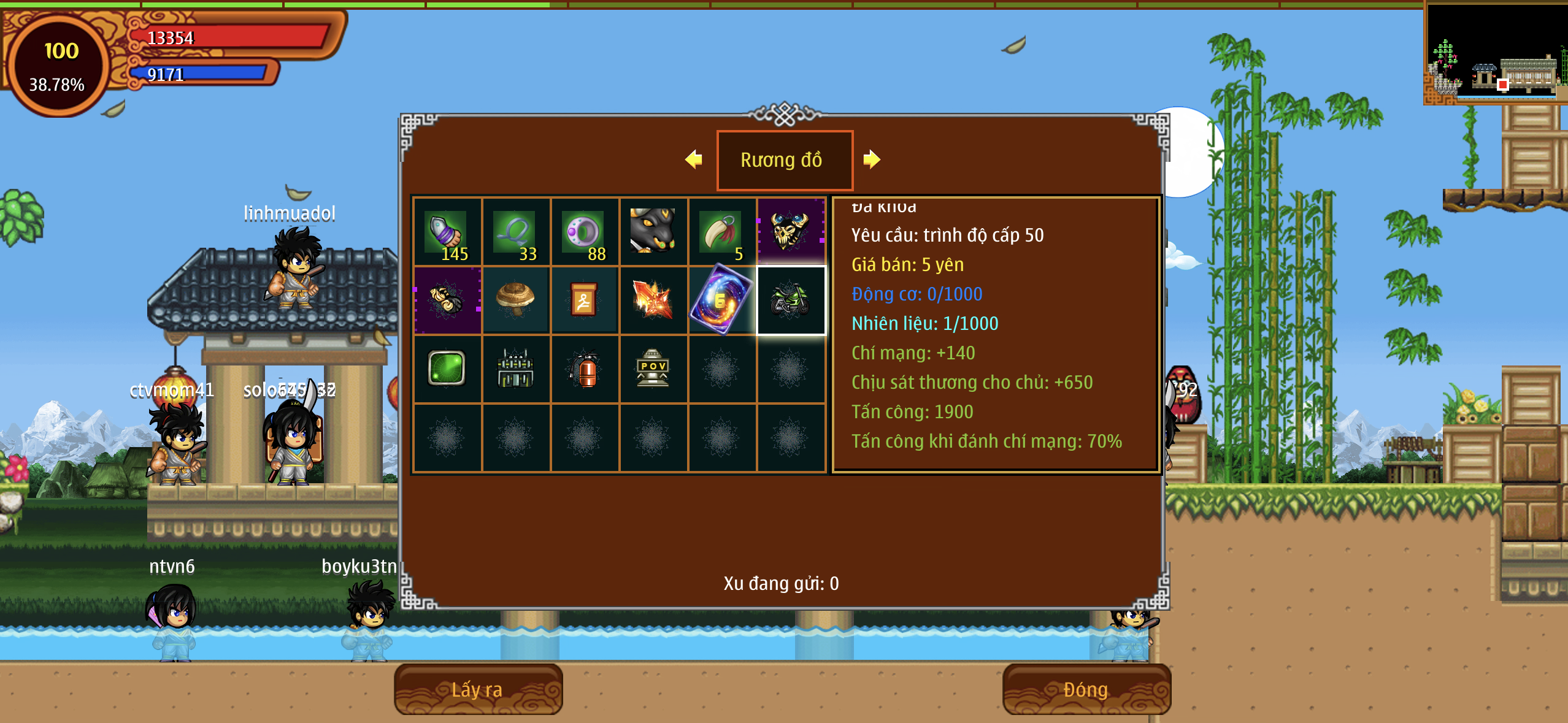Take out the selected item with Lấy ra
Viewport: 1568px width, 723px height.
click(x=478, y=689)
